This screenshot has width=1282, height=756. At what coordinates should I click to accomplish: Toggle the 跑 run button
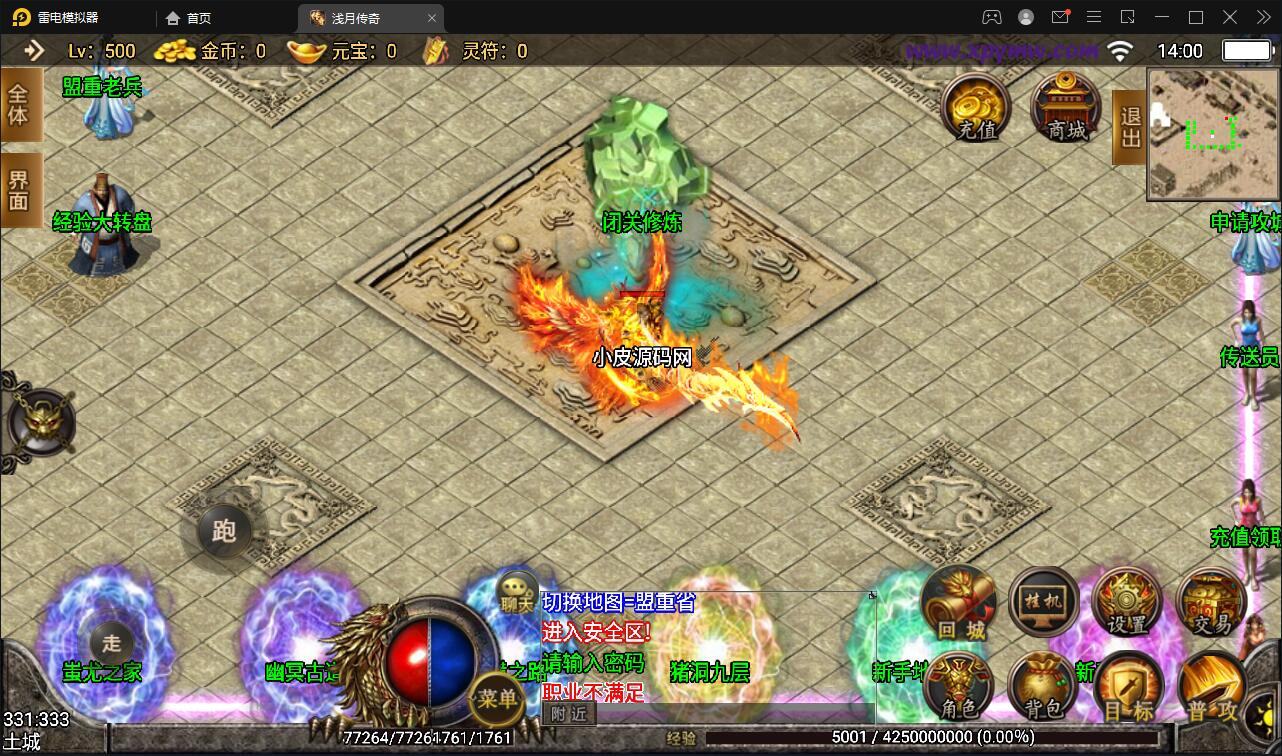[224, 530]
